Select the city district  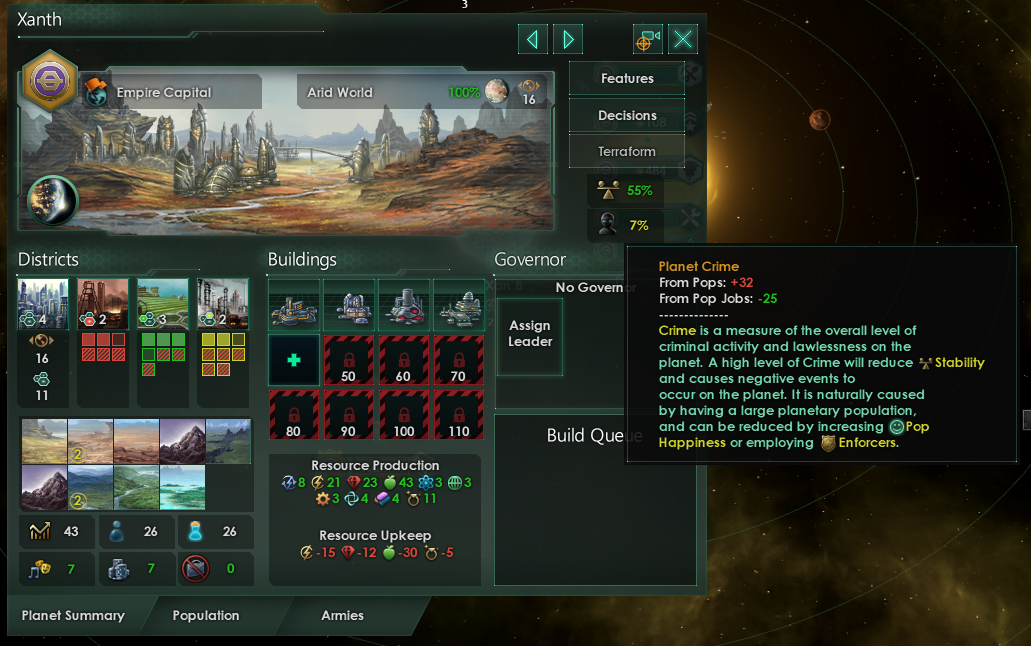pos(43,304)
